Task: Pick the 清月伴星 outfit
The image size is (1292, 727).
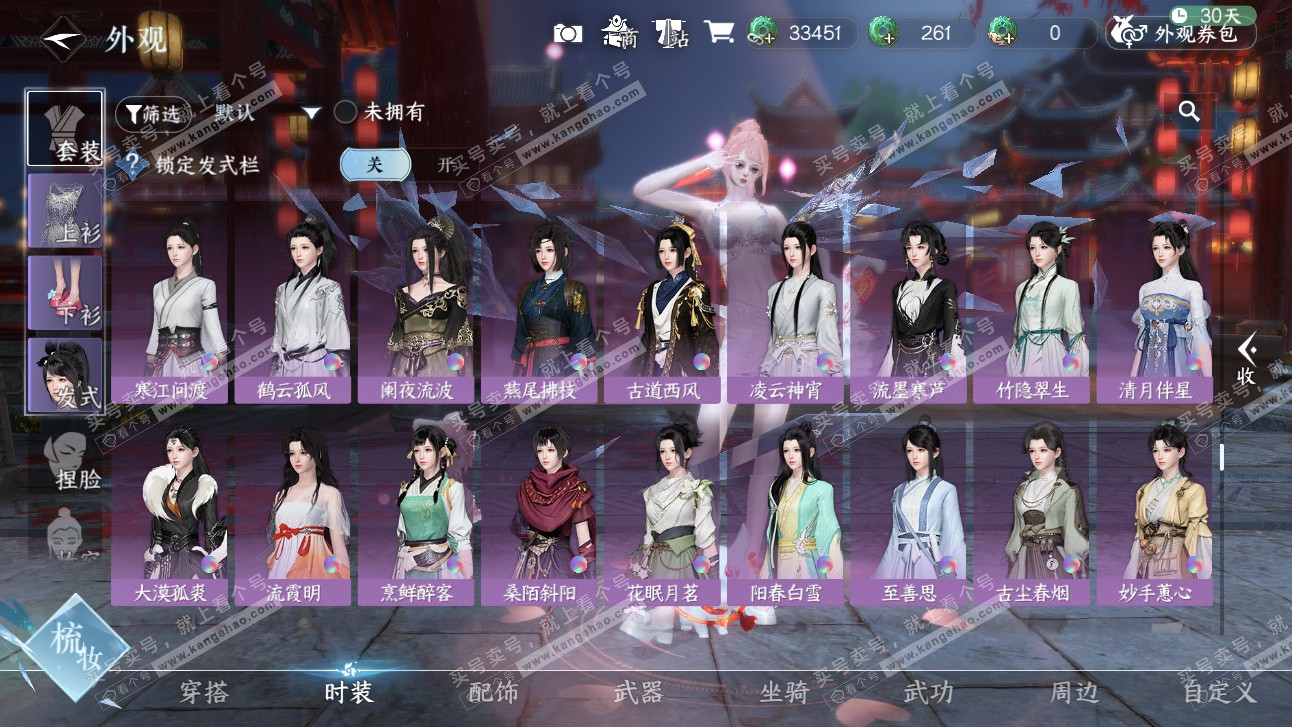Action: click(x=1155, y=310)
